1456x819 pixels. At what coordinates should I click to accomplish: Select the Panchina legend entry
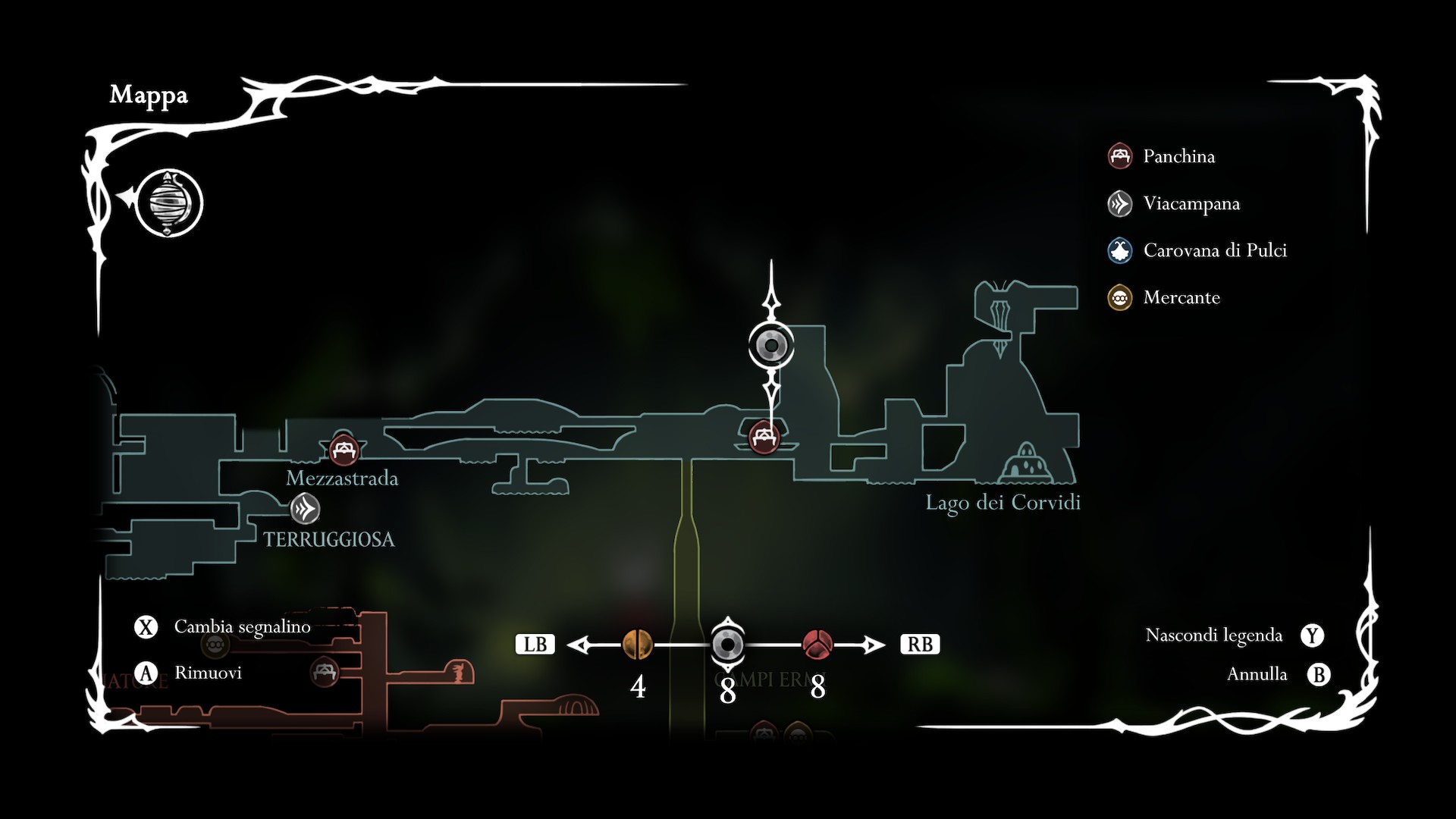point(1177,156)
